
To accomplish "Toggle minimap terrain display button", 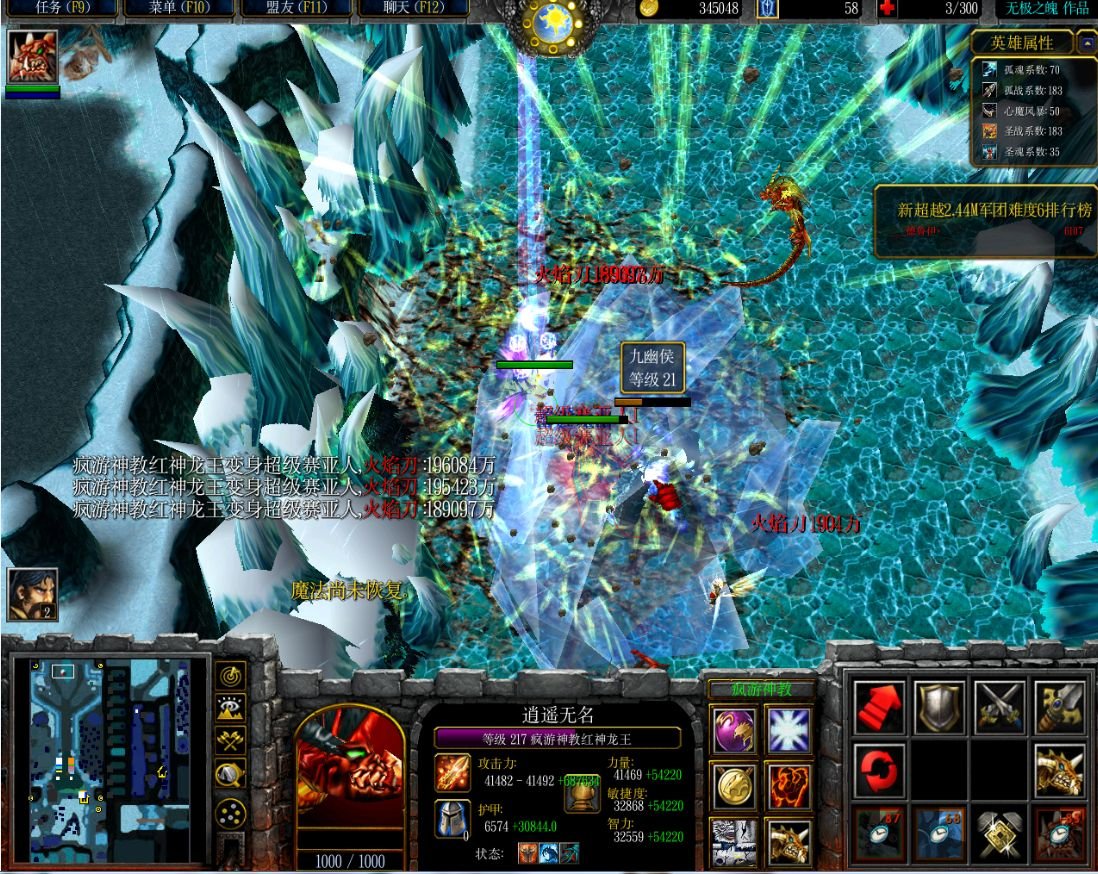I will click(231, 708).
